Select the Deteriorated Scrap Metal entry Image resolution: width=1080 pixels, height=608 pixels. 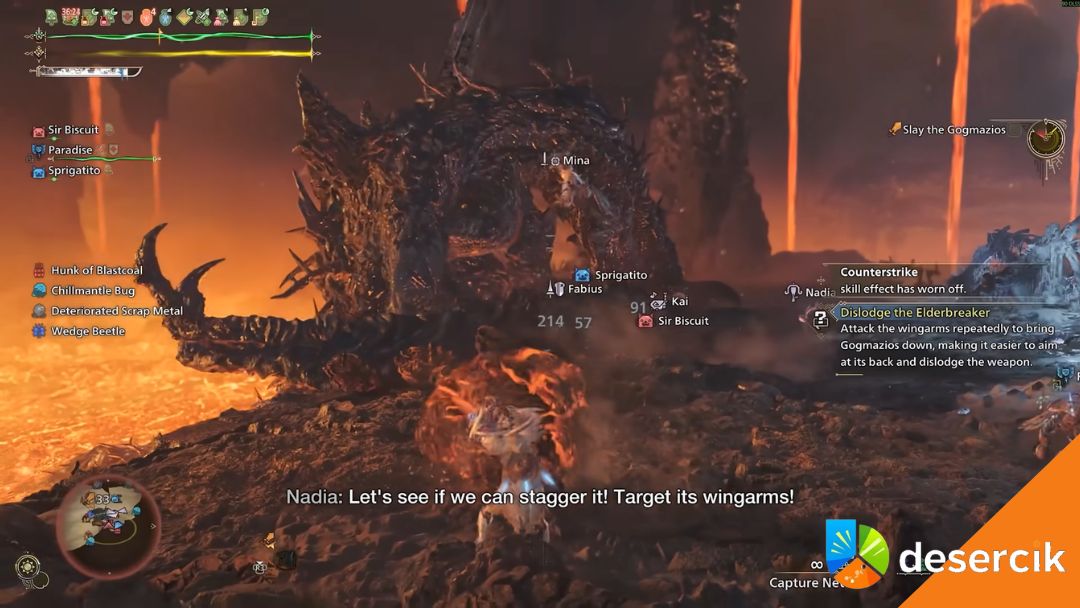116,311
